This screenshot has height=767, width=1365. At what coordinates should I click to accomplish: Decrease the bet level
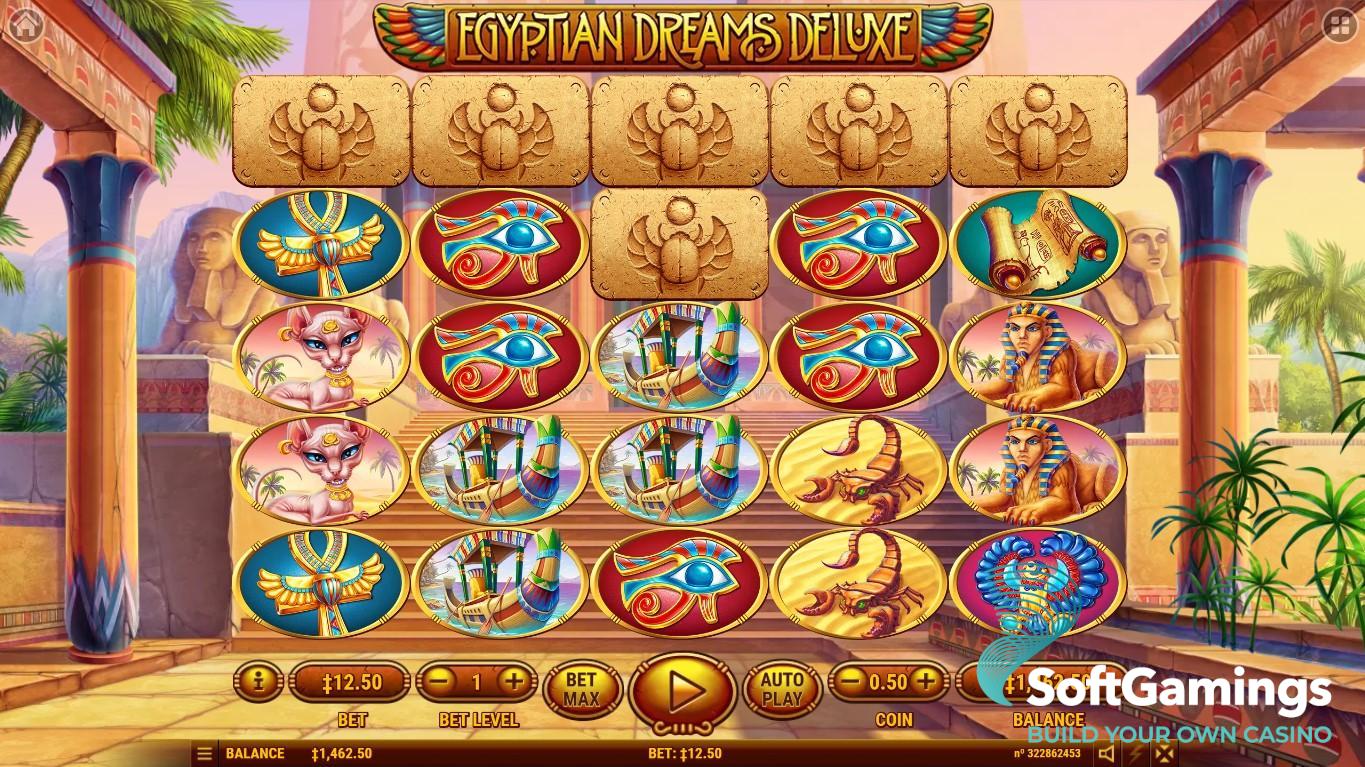(x=438, y=683)
